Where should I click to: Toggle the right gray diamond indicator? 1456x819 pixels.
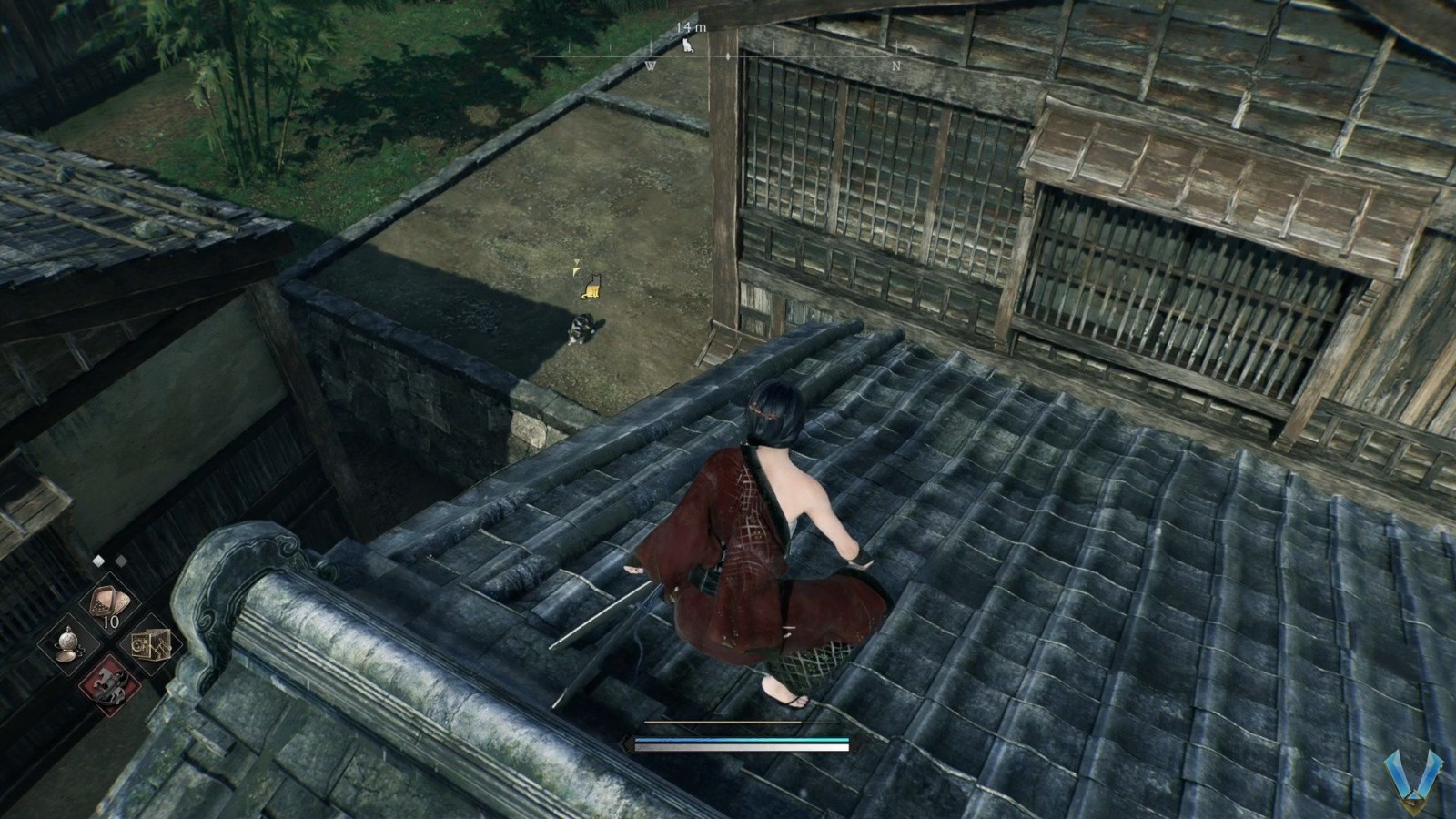pos(120,560)
